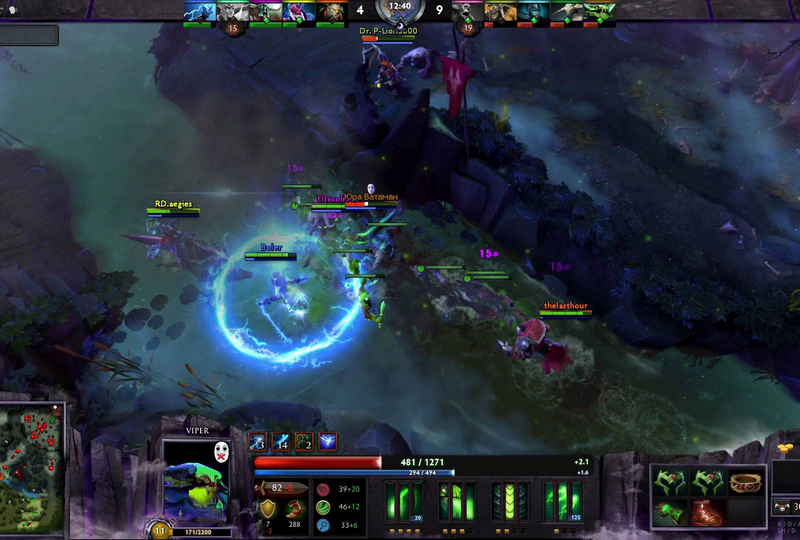This screenshot has height=540, width=800.
Task: Select the green Viper portrait in top bar
Action: coord(597,12)
